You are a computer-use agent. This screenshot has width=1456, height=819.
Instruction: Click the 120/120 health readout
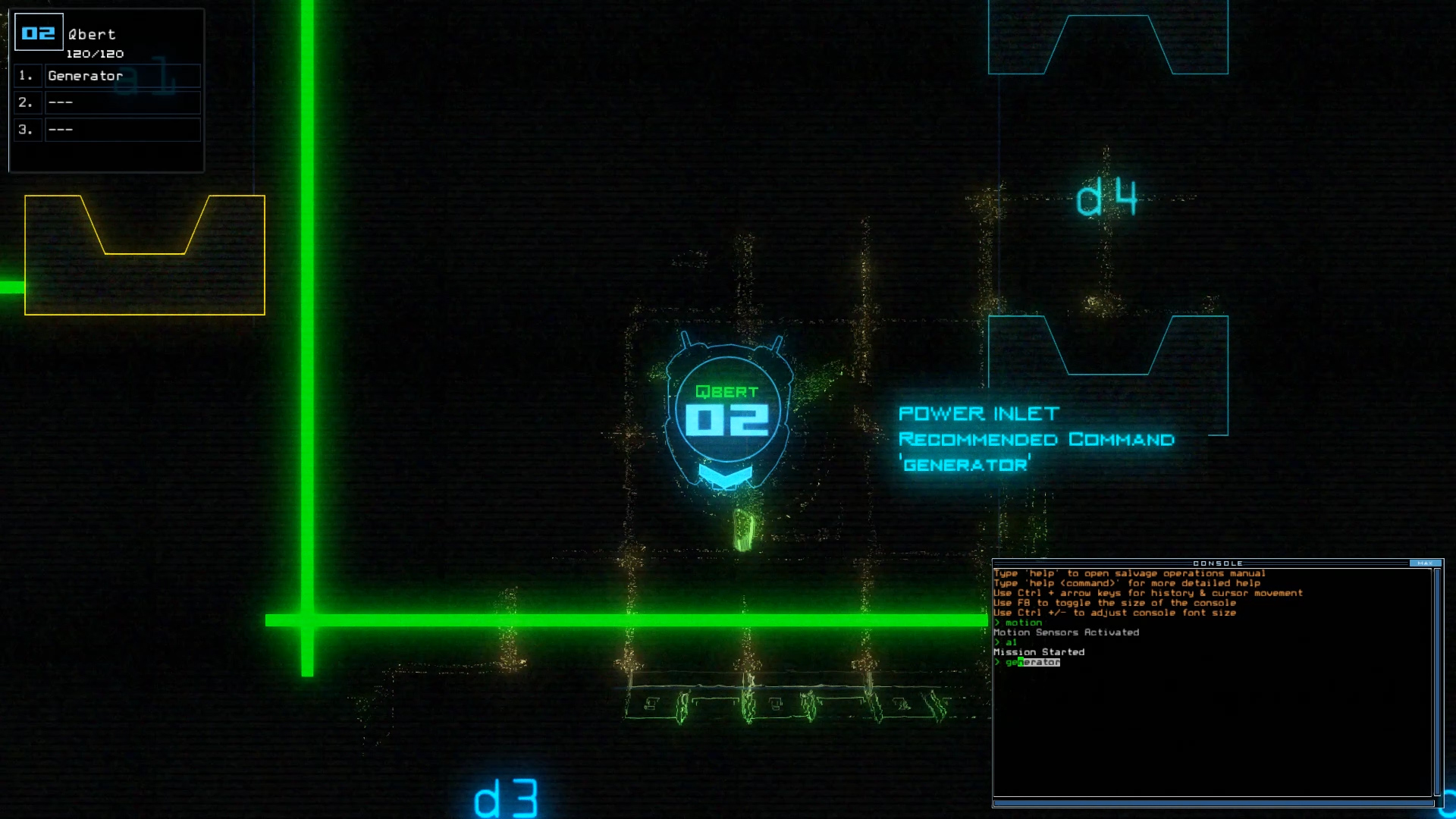coord(97,53)
